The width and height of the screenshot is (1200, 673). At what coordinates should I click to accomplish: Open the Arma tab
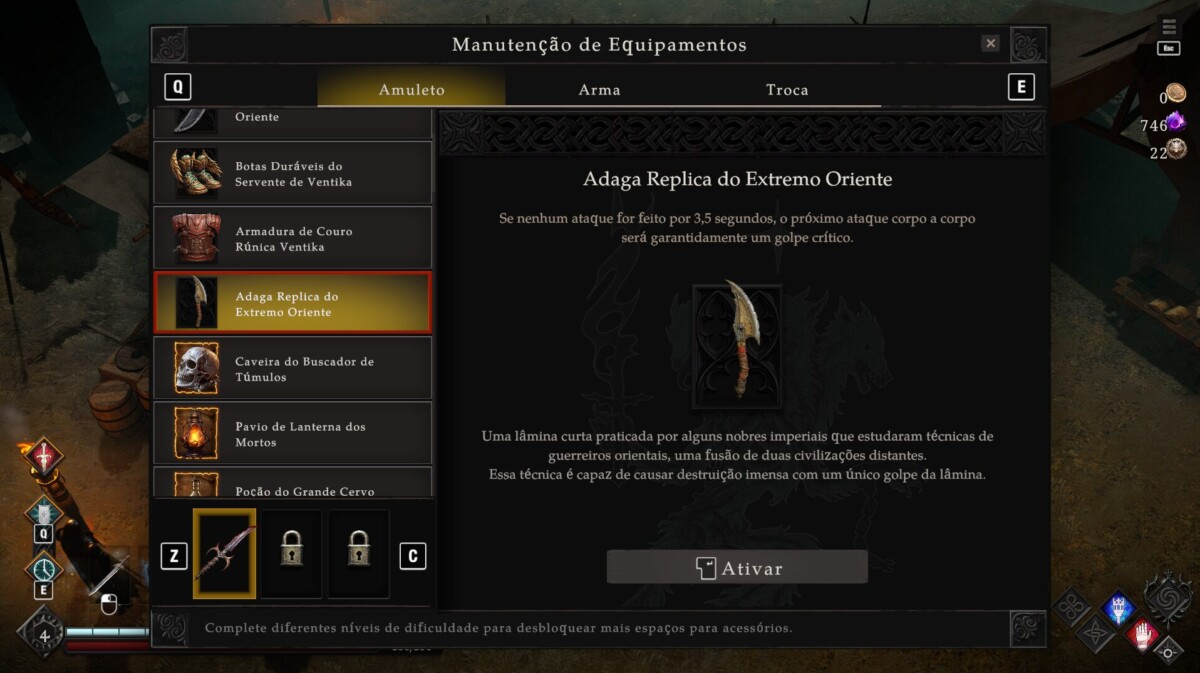pyautogui.click(x=599, y=90)
